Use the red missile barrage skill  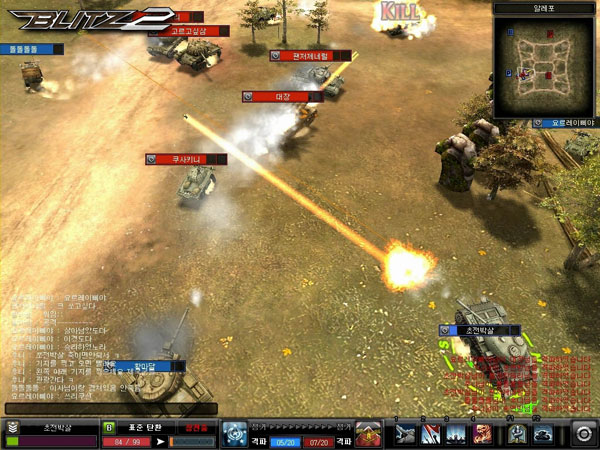coord(432,433)
